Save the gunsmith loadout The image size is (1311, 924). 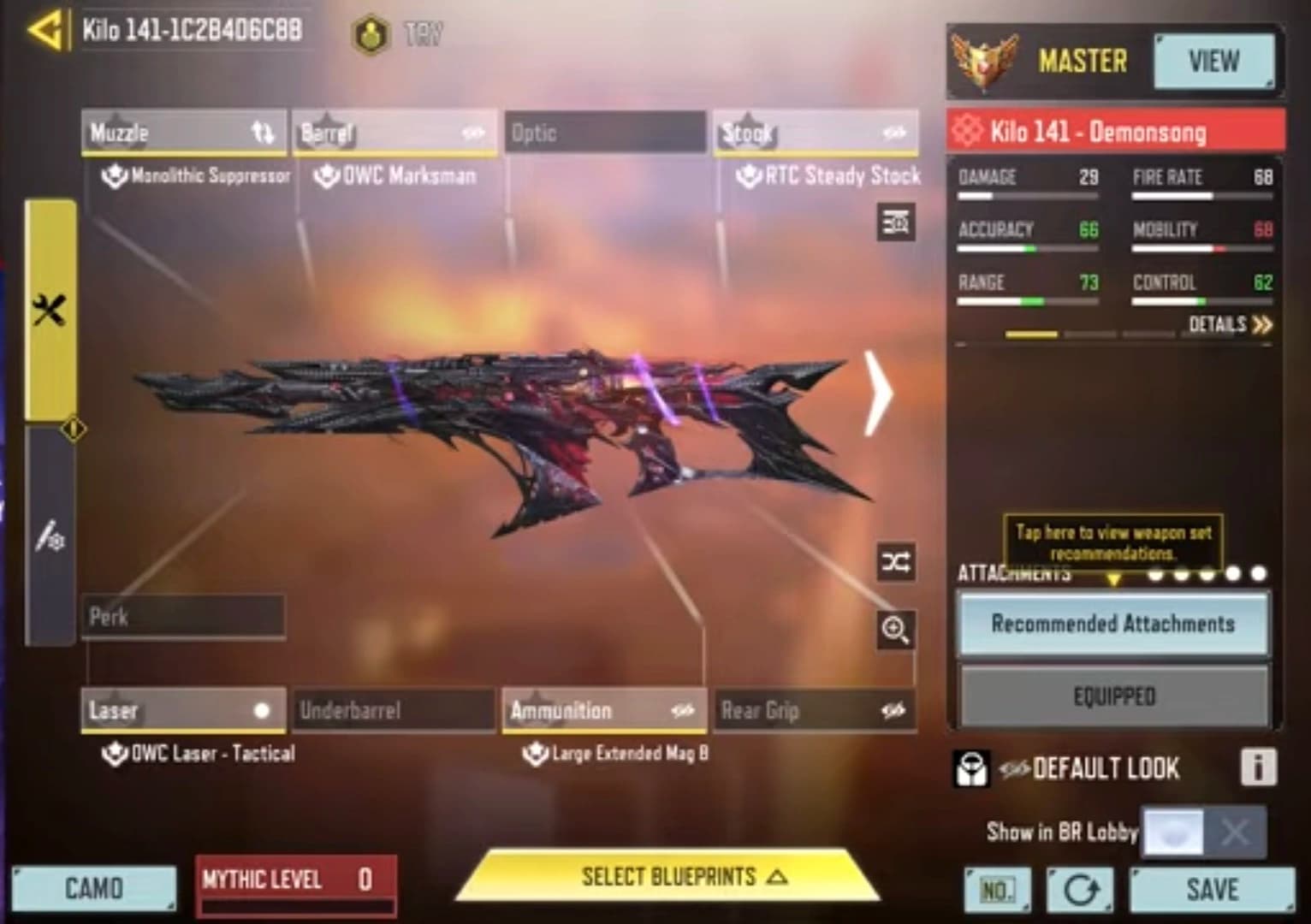coord(1212,890)
